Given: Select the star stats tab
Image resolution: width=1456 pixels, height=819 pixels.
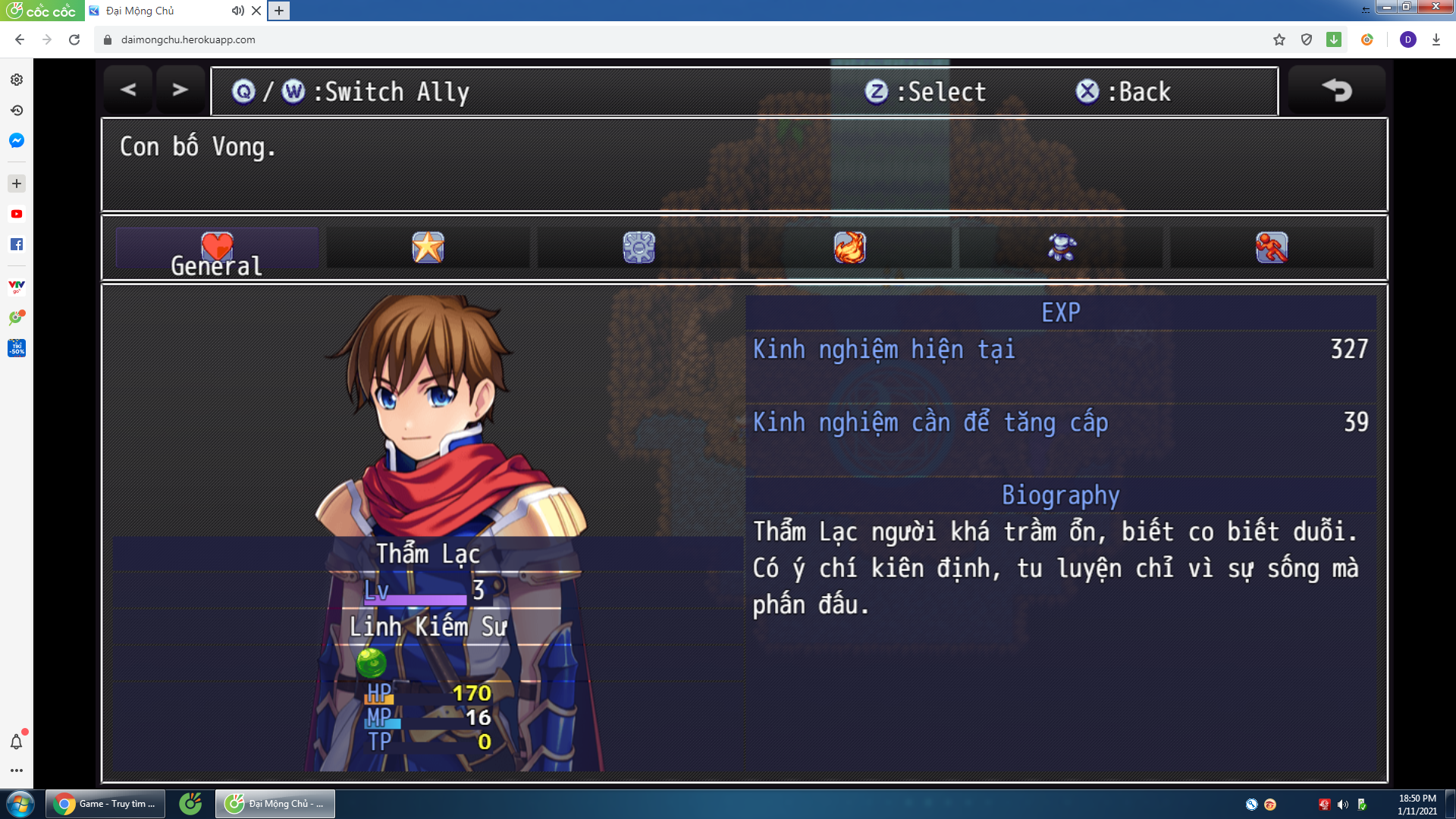Looking at the screenshot, I should (427, 246).
